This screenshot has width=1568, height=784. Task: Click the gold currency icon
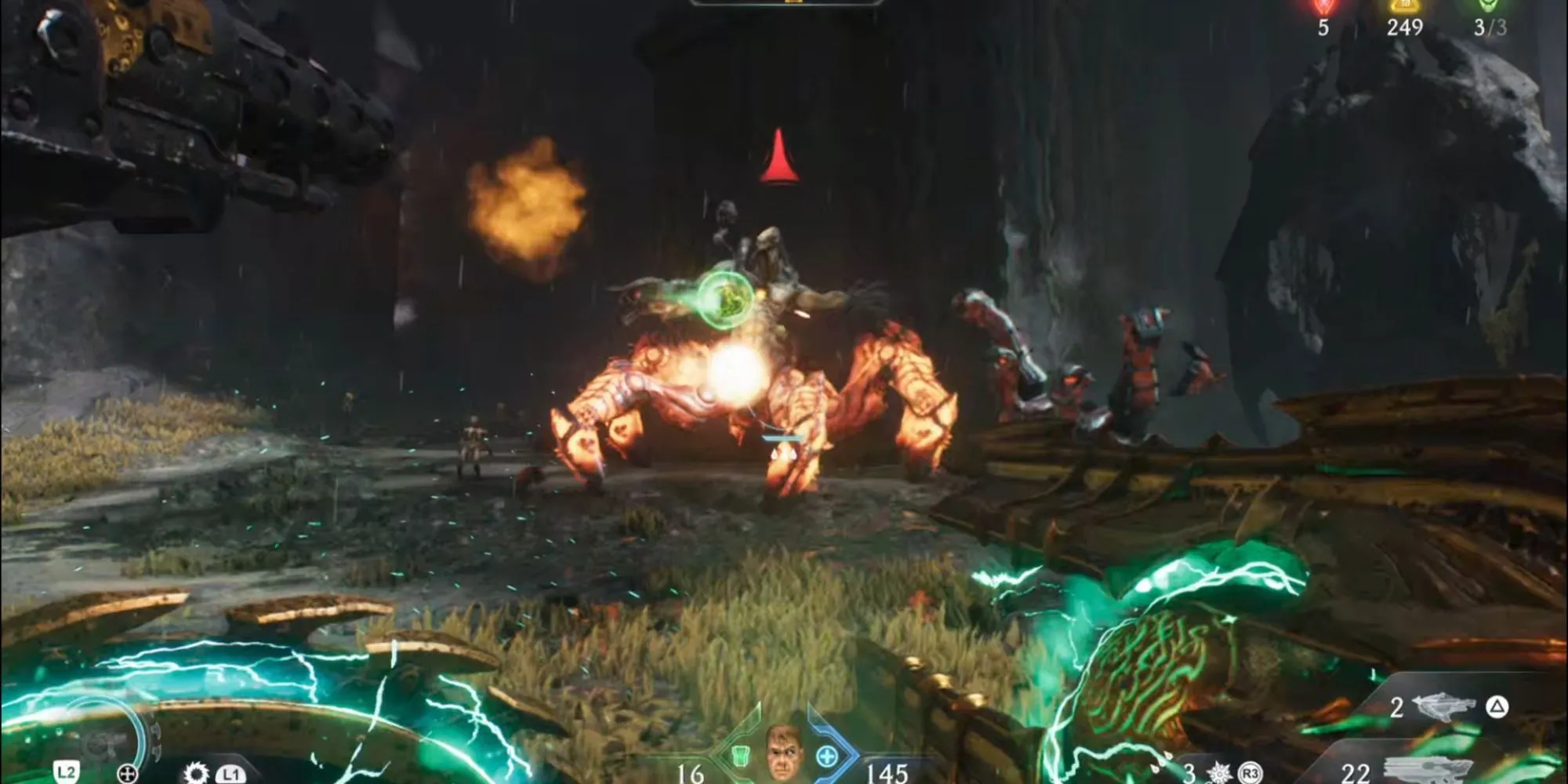click(x=1404, y=6)
